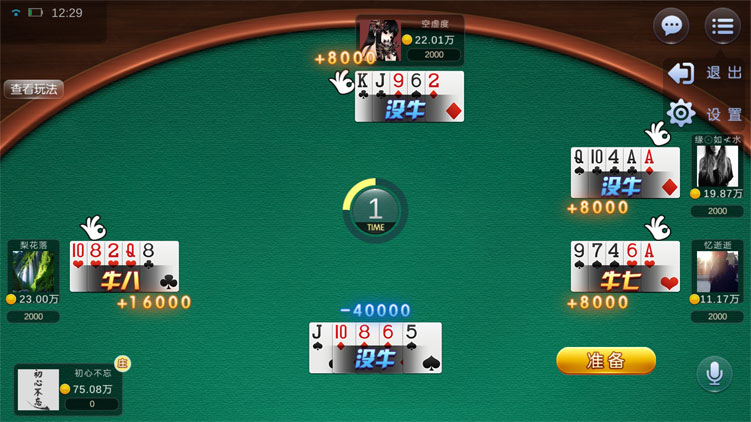Click the 准备 ready button
751x422 pixels.
click(x=606, y=360)
